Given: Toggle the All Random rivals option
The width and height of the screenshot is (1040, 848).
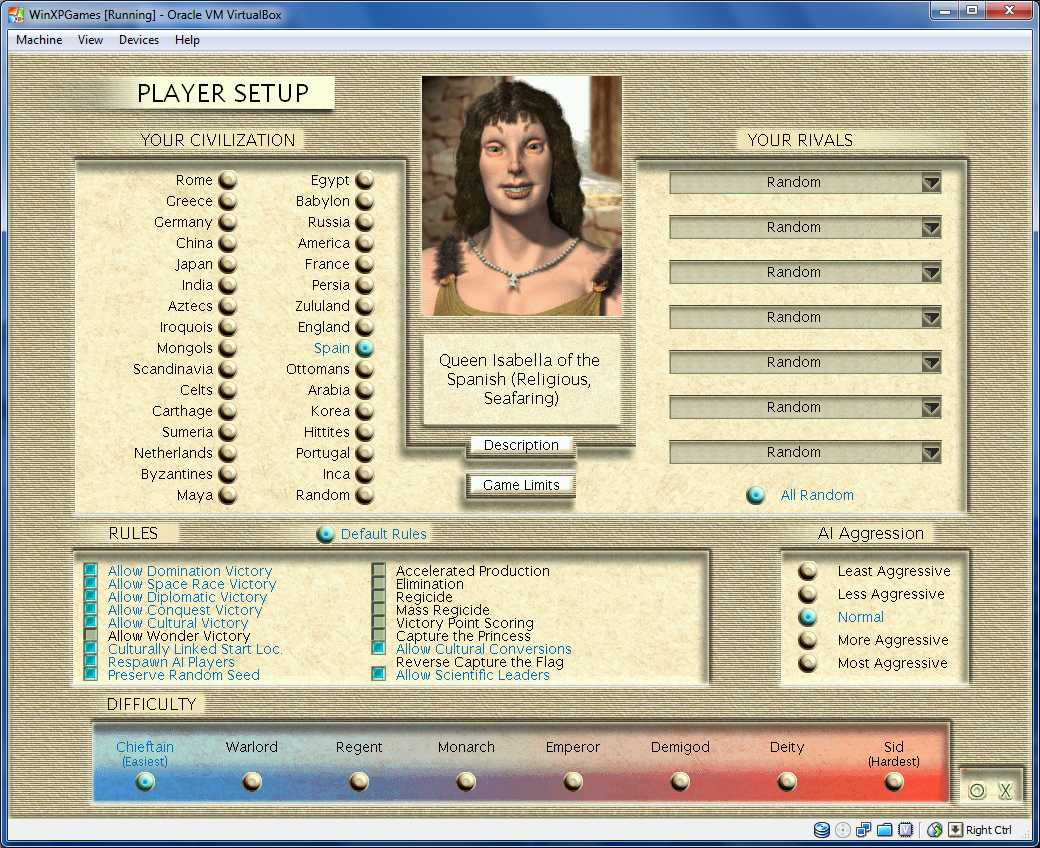Looking at the screenshot, I should [756, 495].
